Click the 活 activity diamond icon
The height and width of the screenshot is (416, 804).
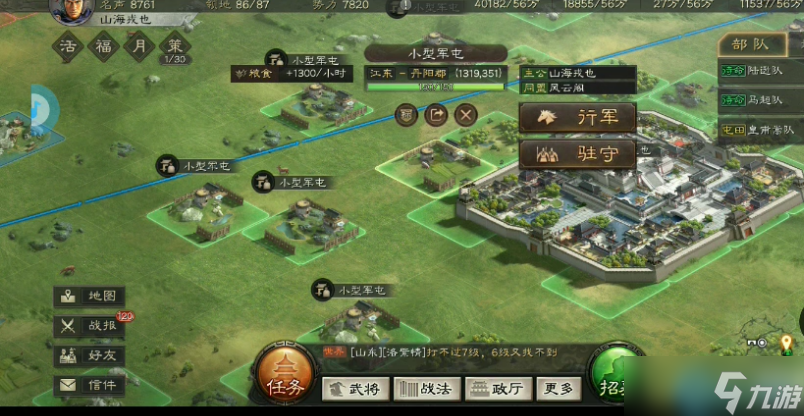click(x=68, y=46)
